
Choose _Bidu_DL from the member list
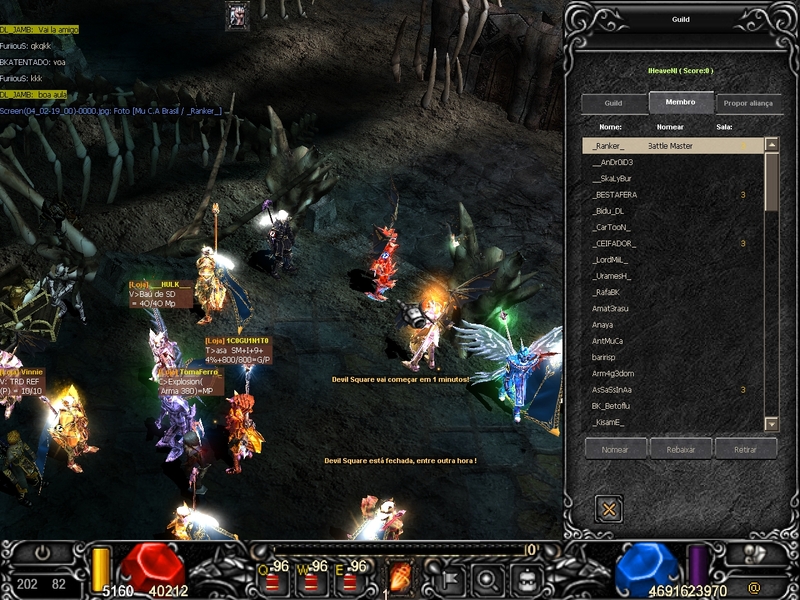coord(609,211)
